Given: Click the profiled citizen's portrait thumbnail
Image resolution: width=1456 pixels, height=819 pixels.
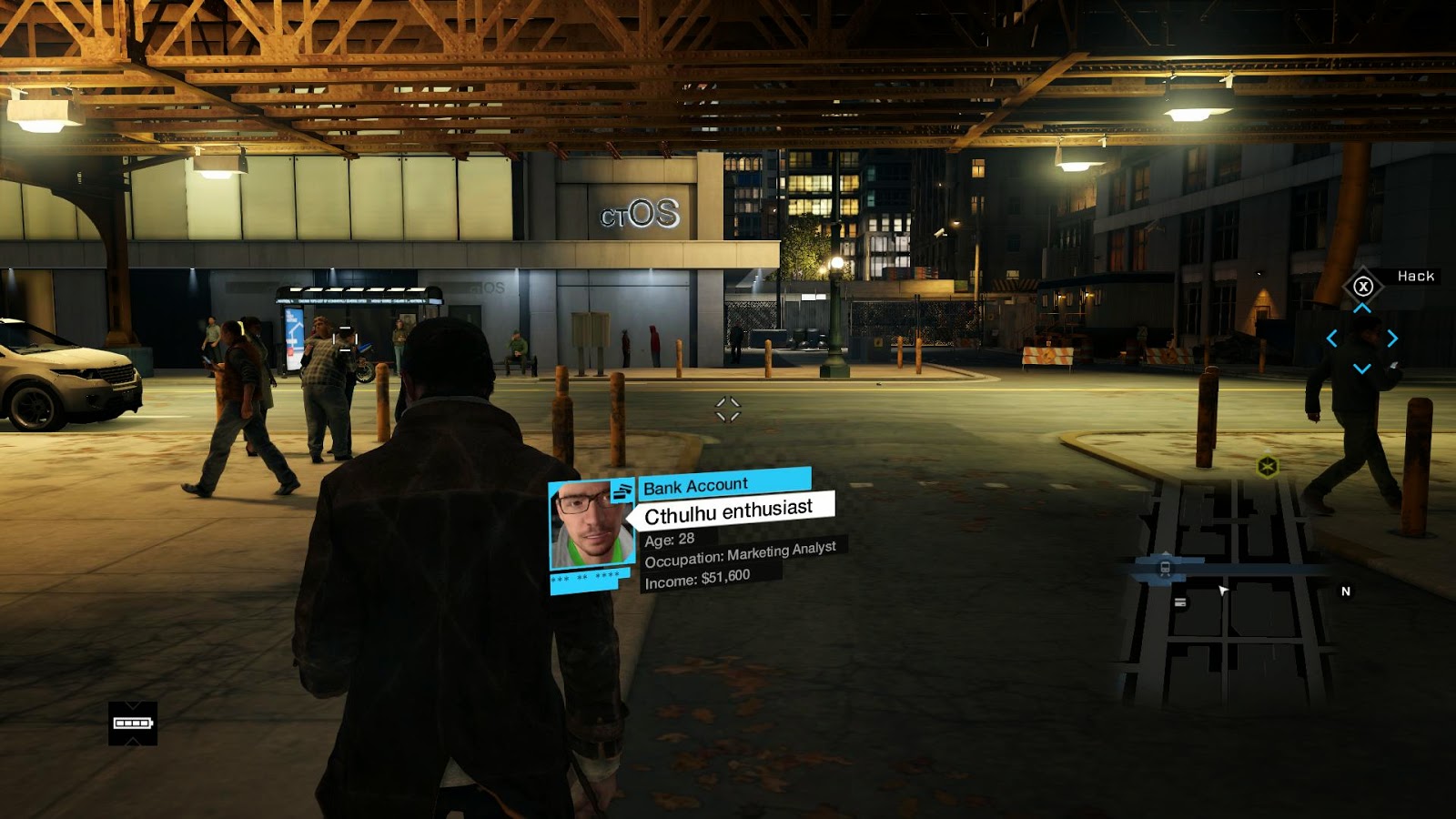Looking at the screenshot, I should 590,526.
